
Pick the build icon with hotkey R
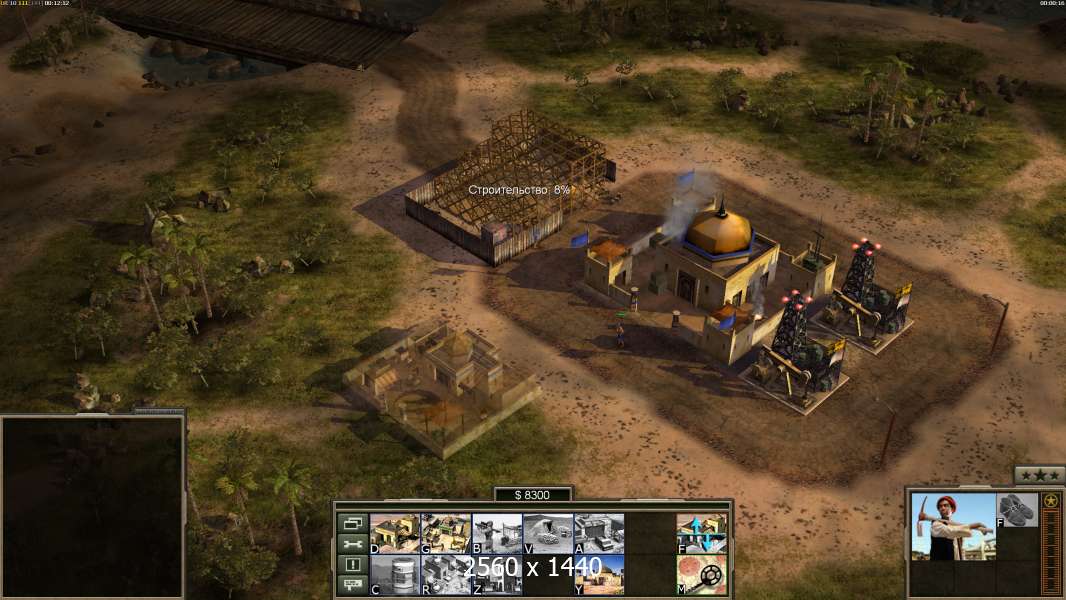[446, 575]
